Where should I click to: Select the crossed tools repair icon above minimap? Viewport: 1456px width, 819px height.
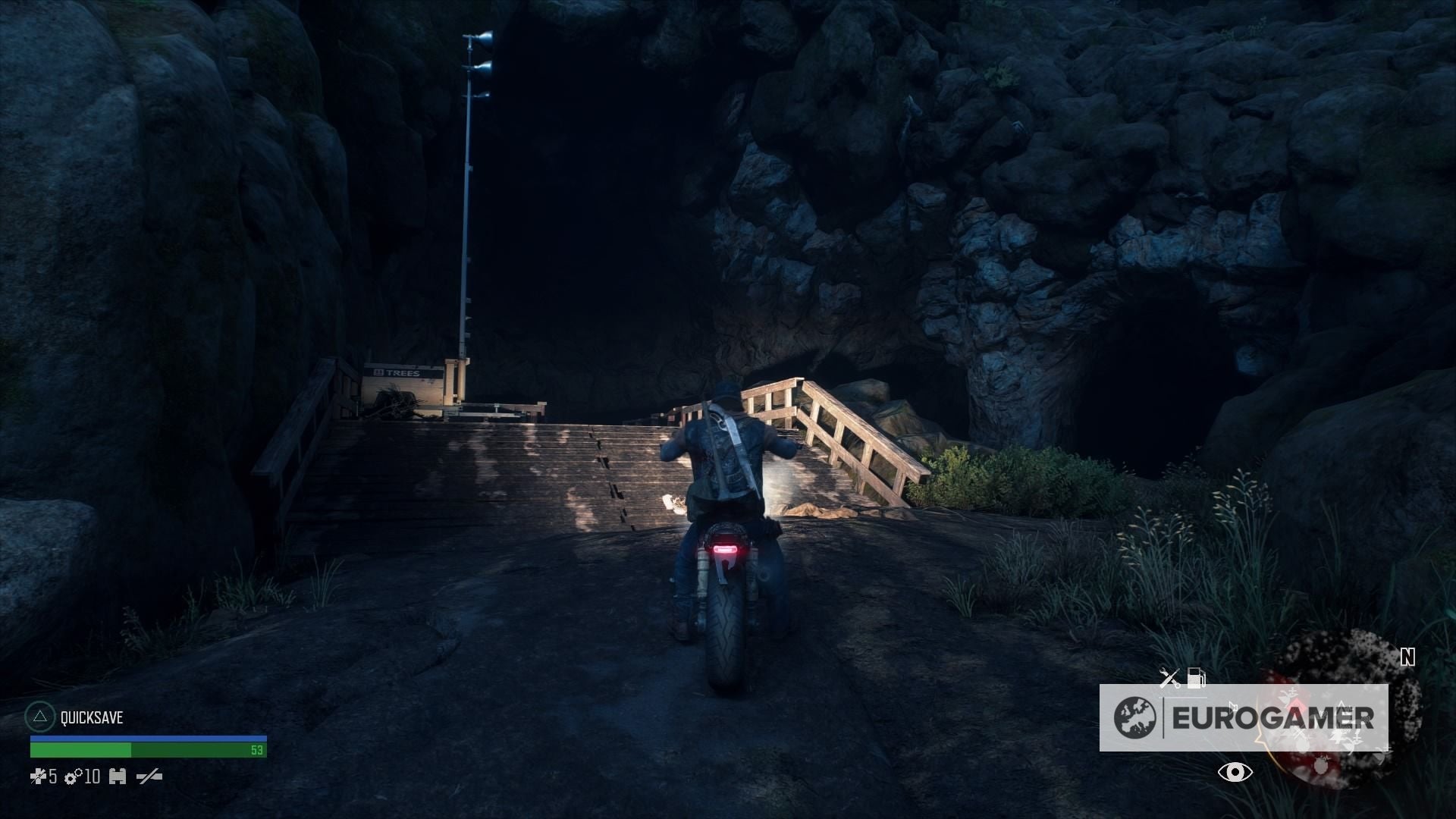point(1169,677)
